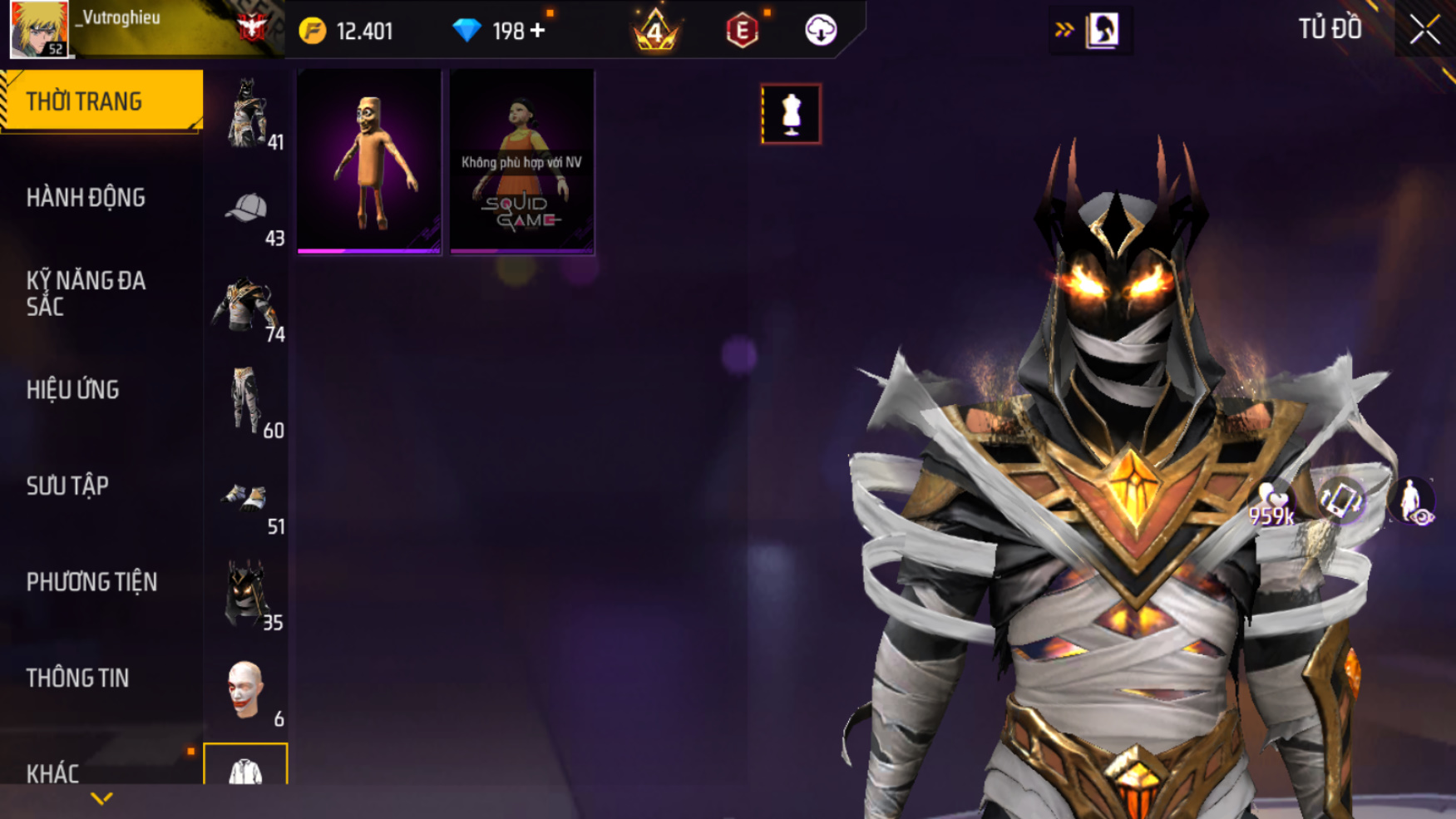Go to the Sưu Tập tab
This screenshot has height=819, width=1456.
[67, 486]
